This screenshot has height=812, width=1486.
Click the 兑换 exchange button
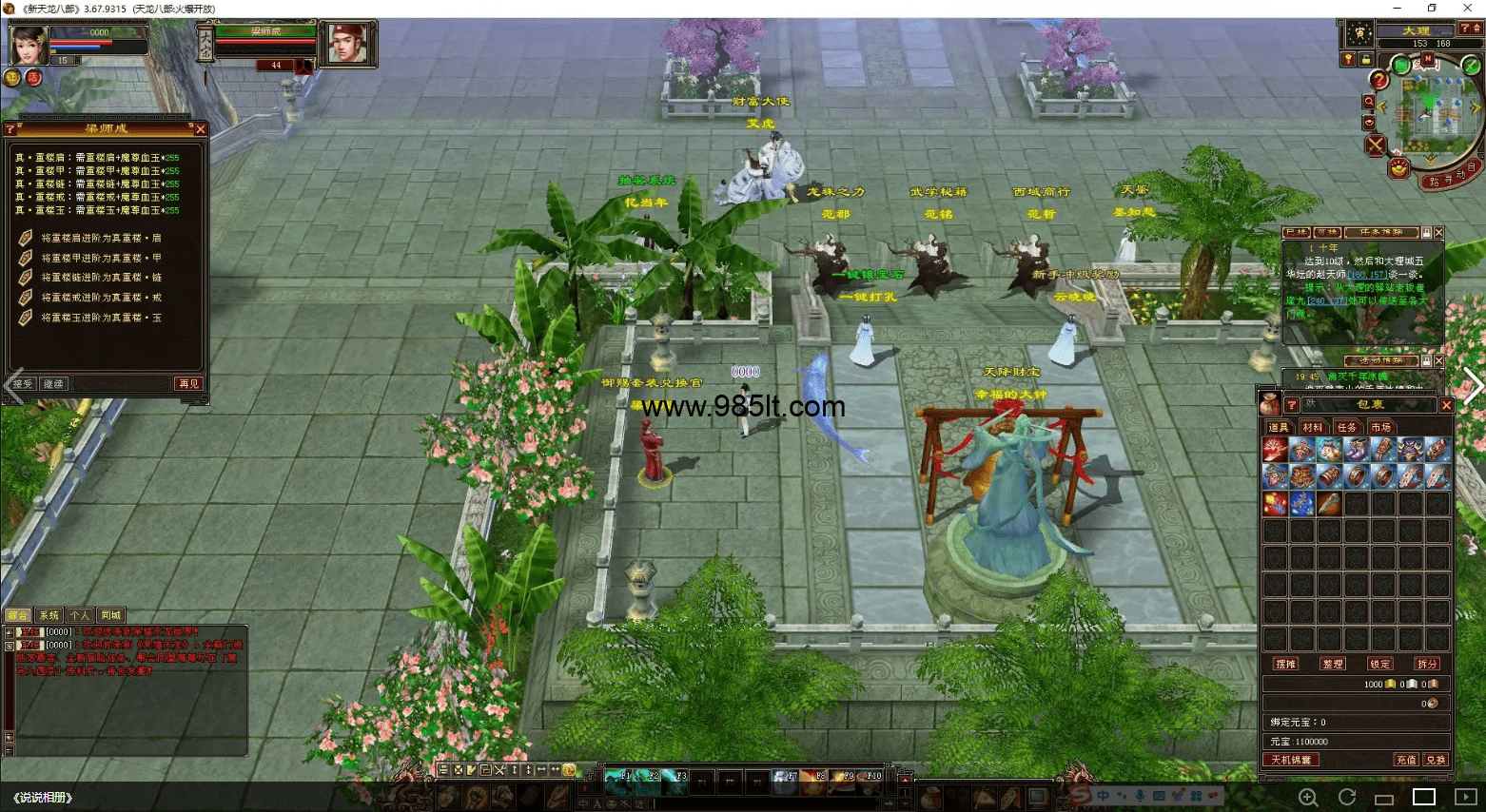1436,760
